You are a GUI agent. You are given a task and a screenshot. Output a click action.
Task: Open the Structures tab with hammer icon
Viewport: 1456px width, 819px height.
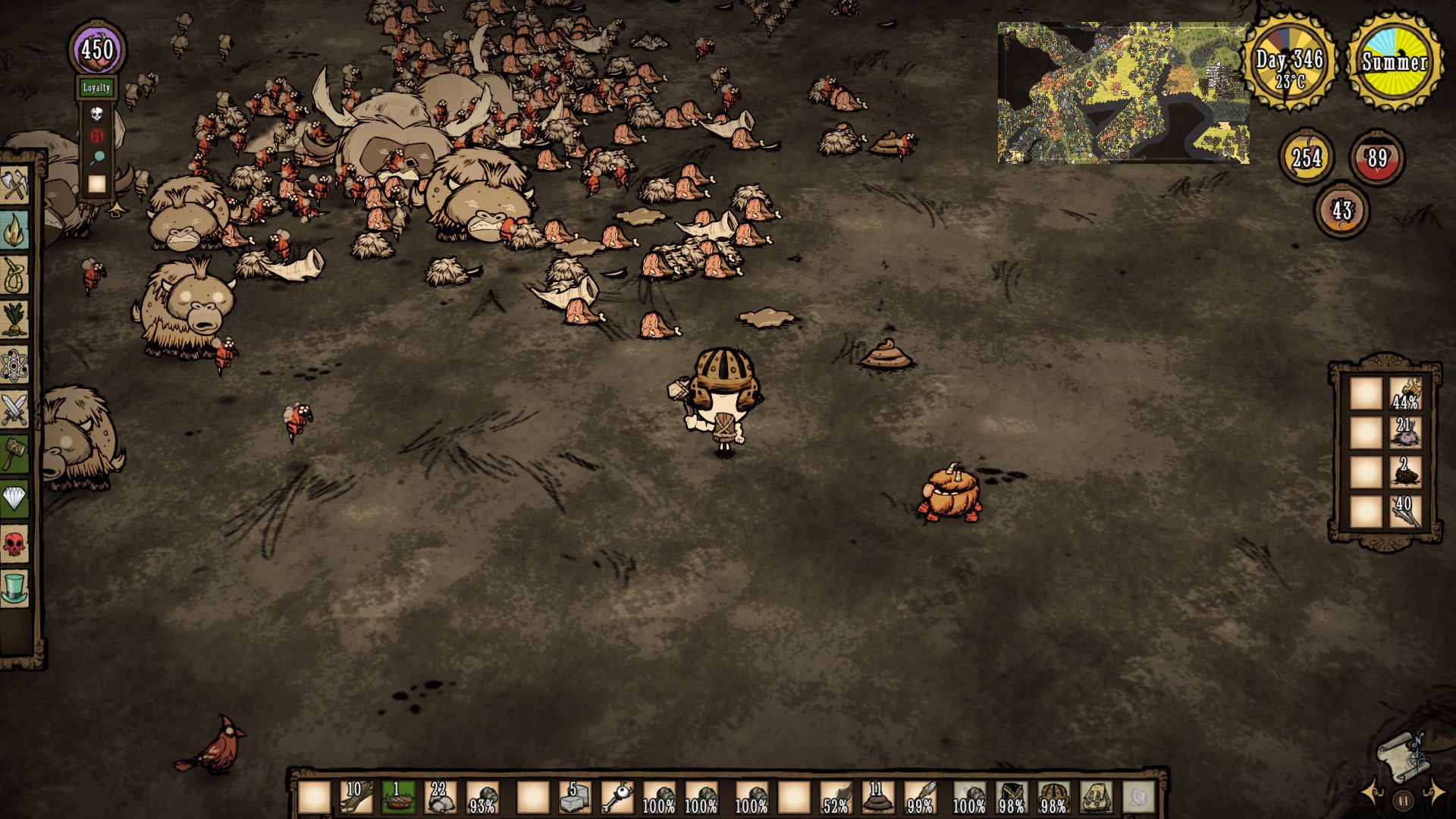click(14, 453)
